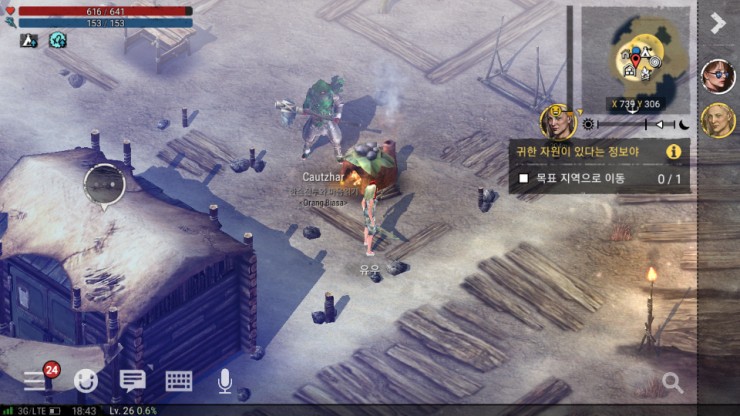Show quest info with the yellow i icon
740x416 pixels.
674,152
